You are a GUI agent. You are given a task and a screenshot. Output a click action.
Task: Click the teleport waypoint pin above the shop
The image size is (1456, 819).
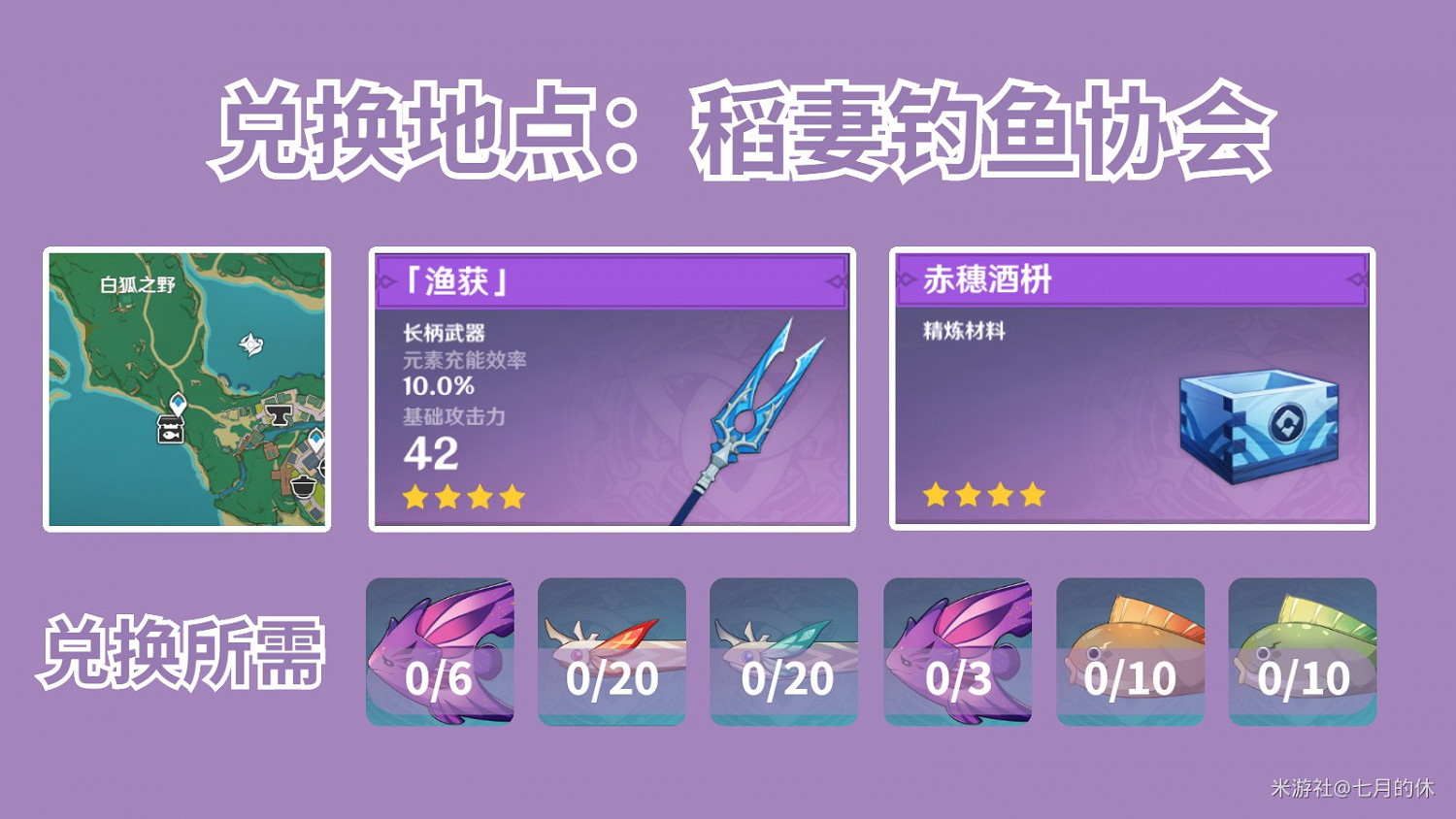coord(179,404)
